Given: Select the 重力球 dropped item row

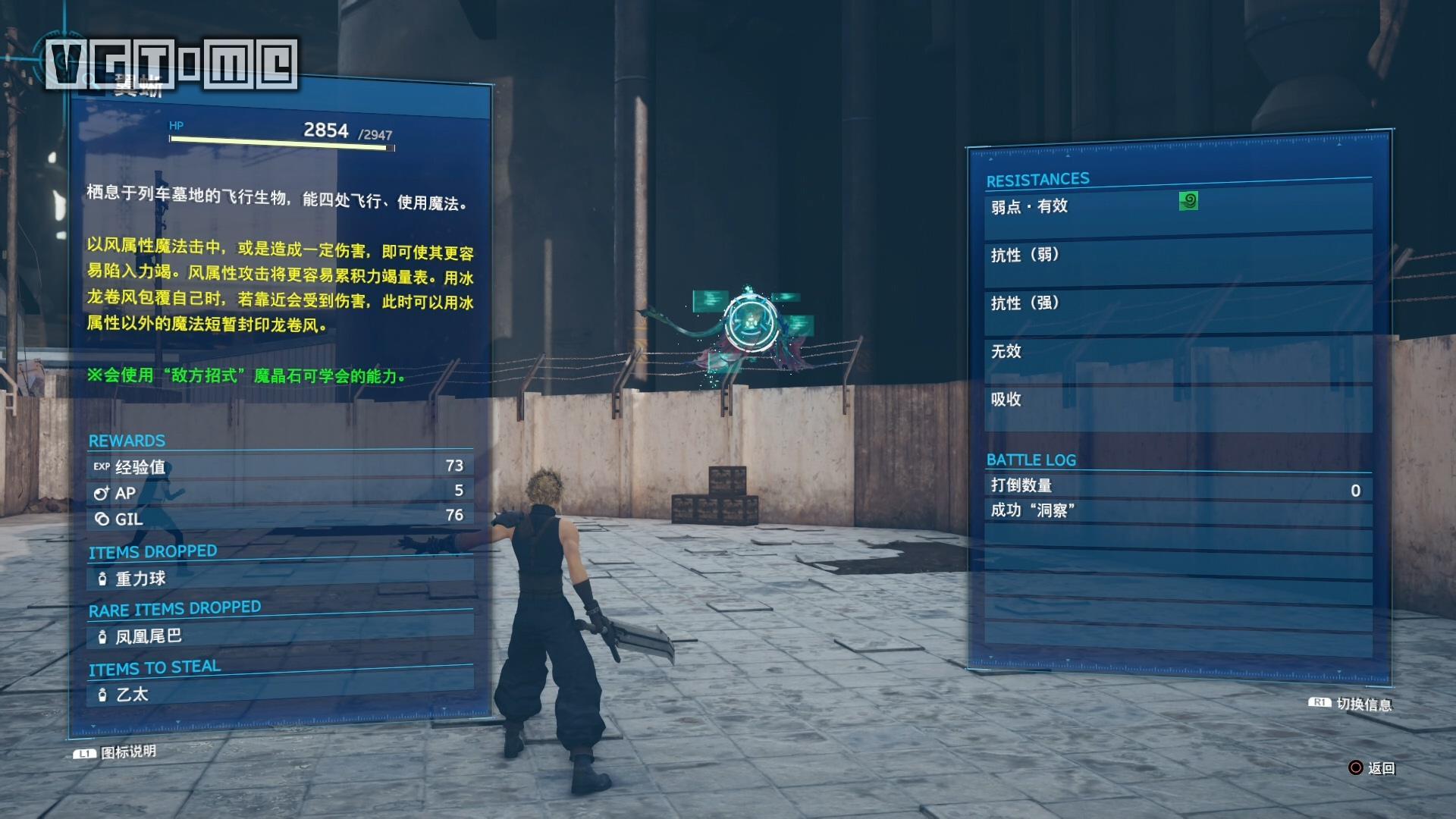Looking at the screenshot, I should click(281, 579).
